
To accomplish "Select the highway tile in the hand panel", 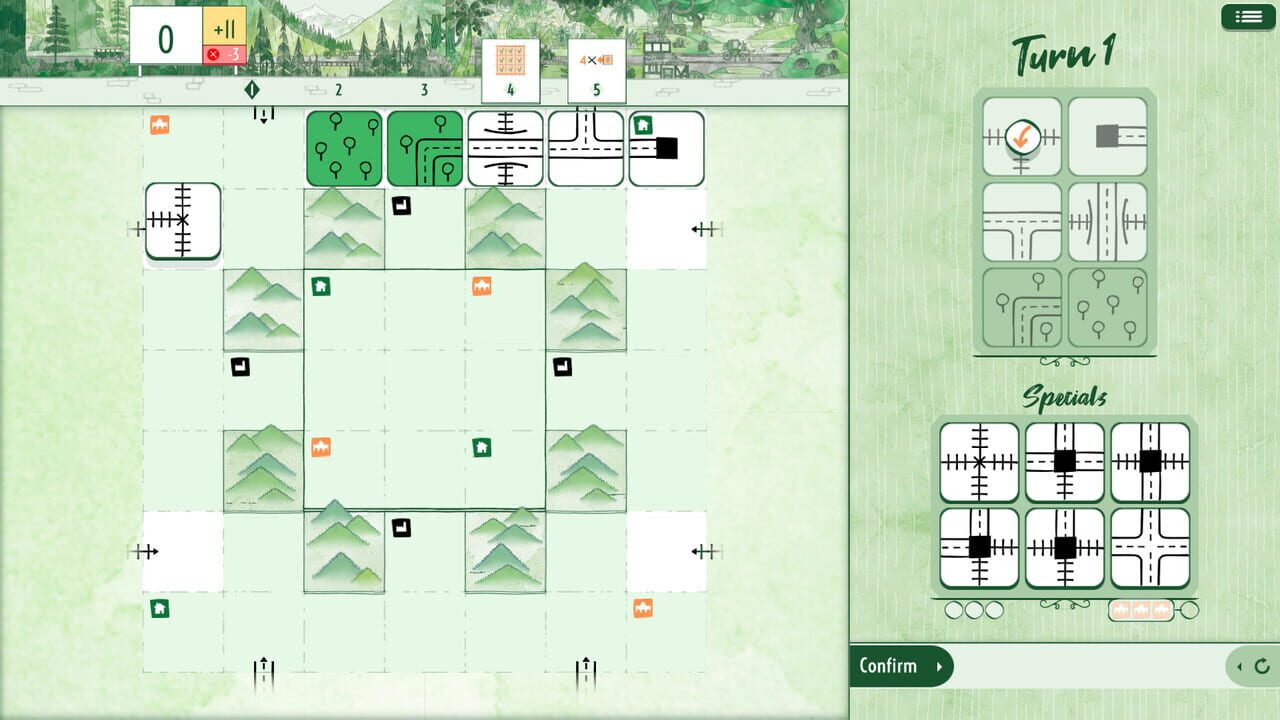I will [x=1108, y=222].
